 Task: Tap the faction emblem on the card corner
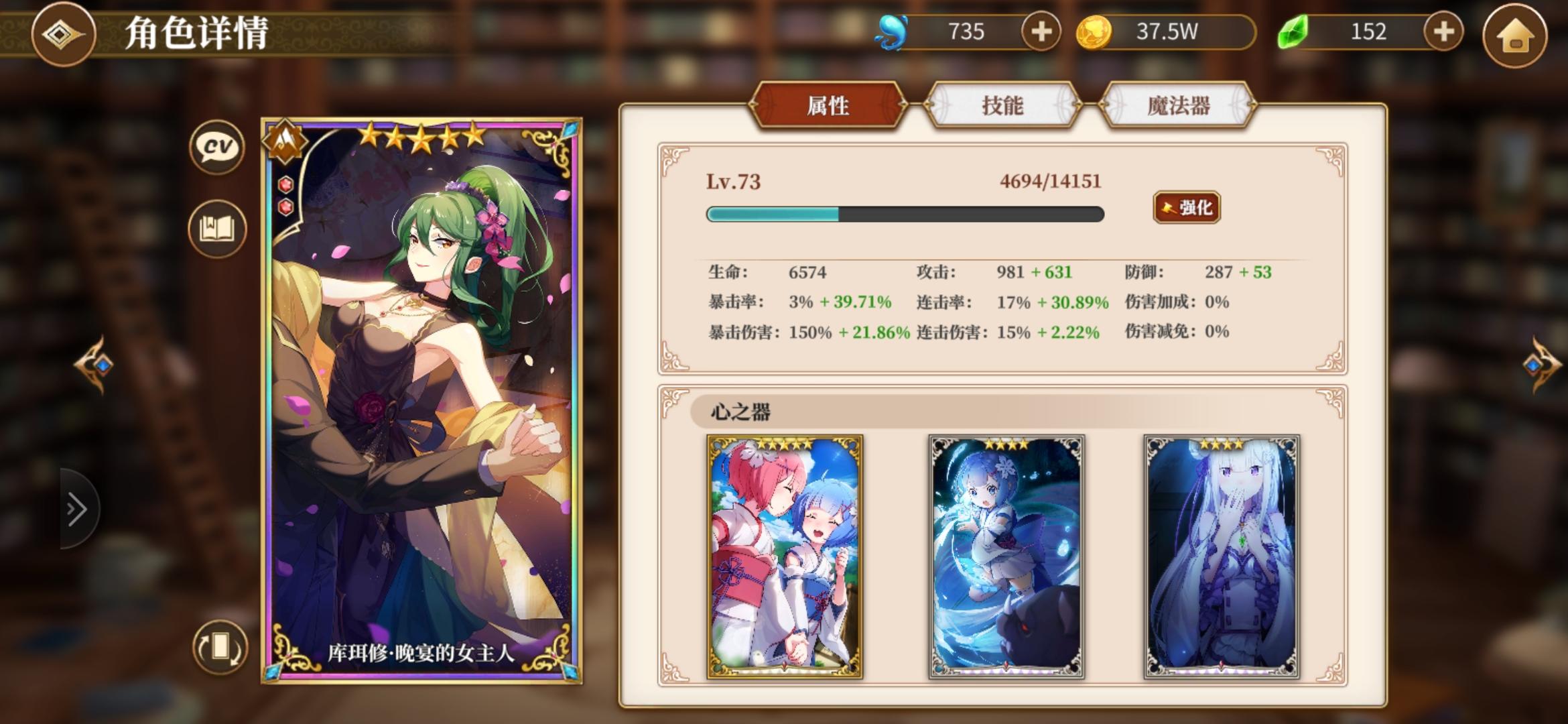coord(287,143)
